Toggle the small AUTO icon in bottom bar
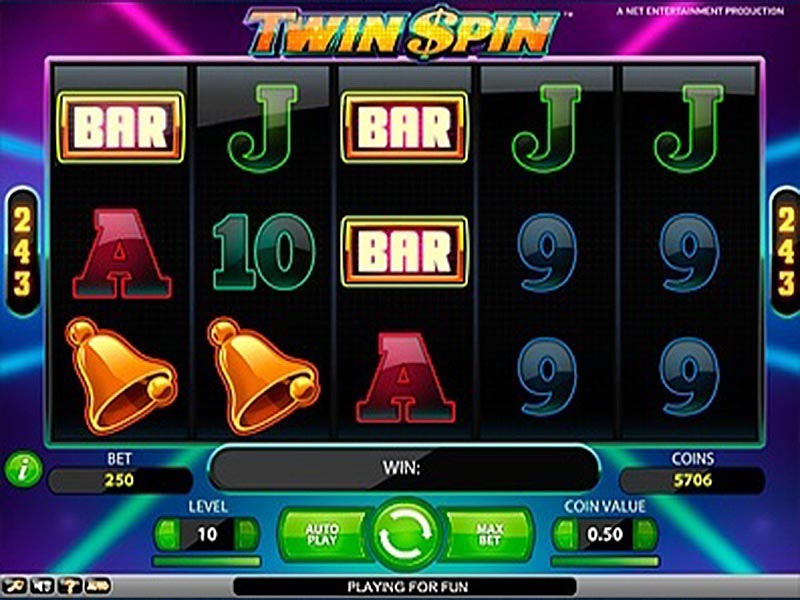 98,585
